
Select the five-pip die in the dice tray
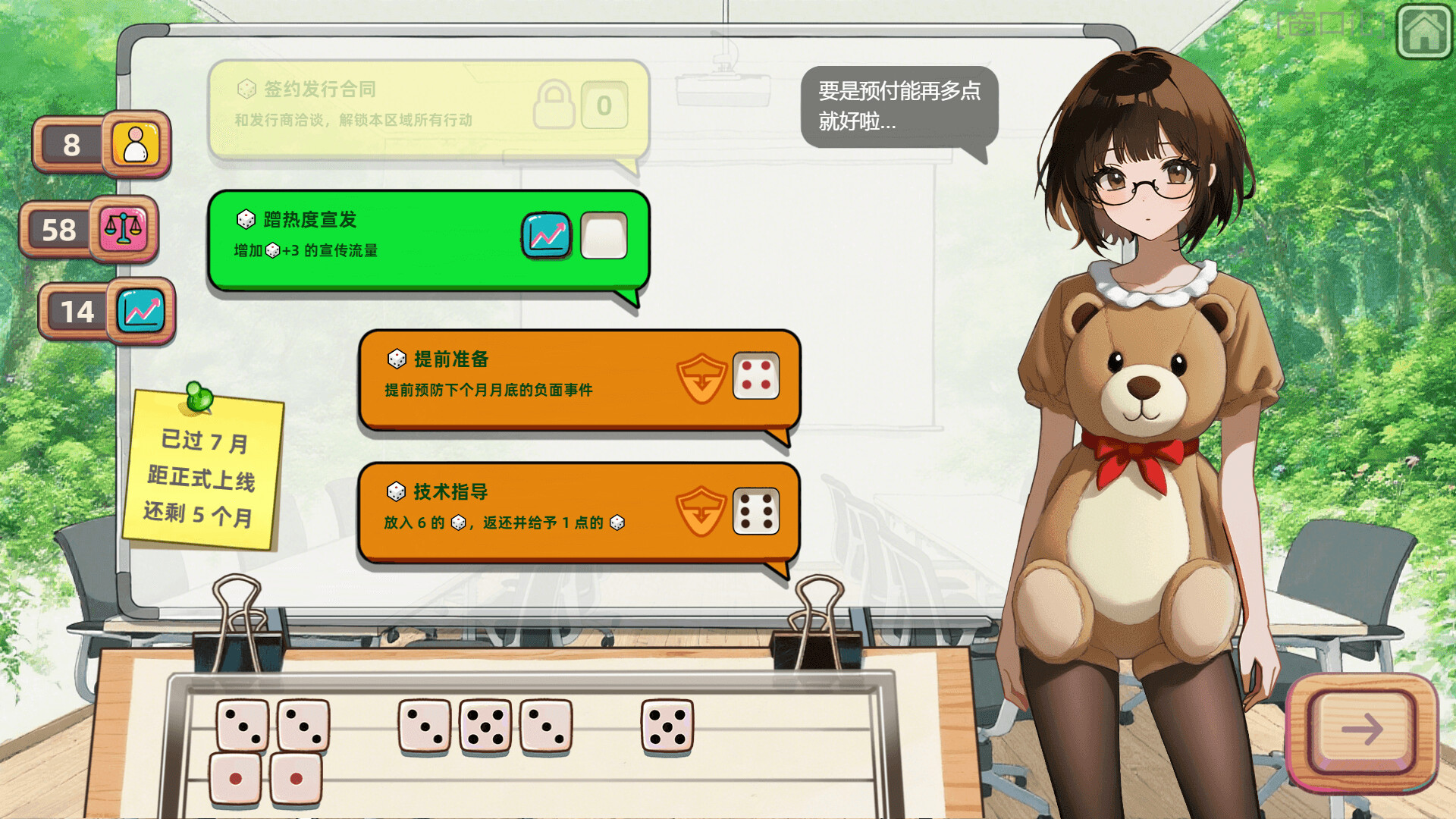coord(485,726)
